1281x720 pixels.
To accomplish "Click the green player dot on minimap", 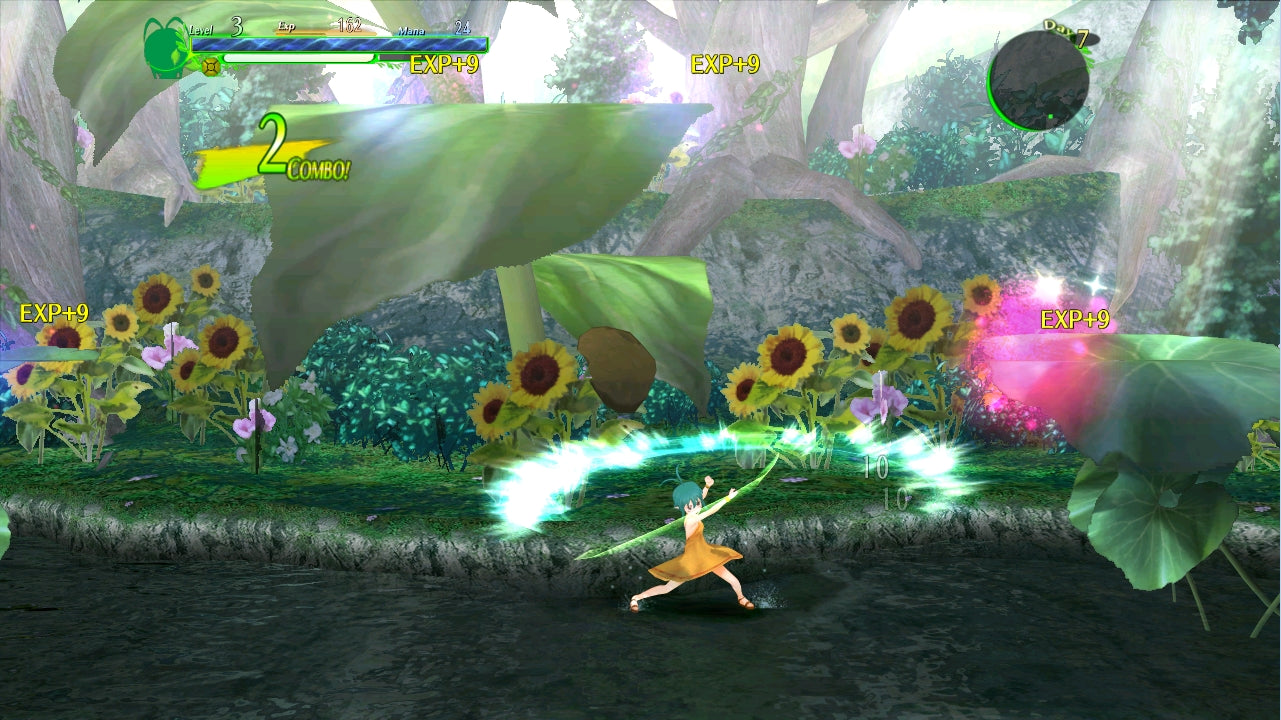I will click(x=1050, y=118).
